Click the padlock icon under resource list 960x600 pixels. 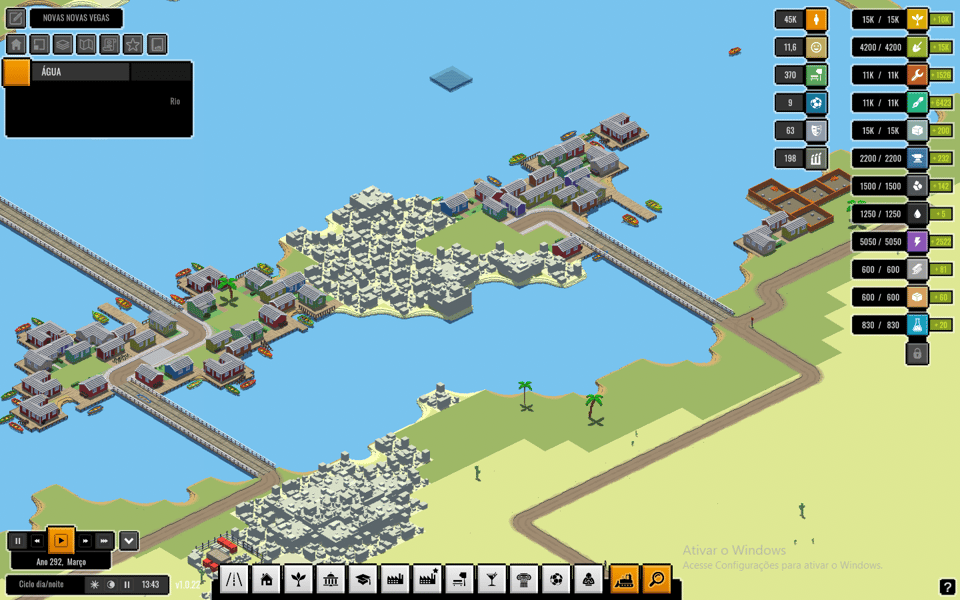(917, 353)
